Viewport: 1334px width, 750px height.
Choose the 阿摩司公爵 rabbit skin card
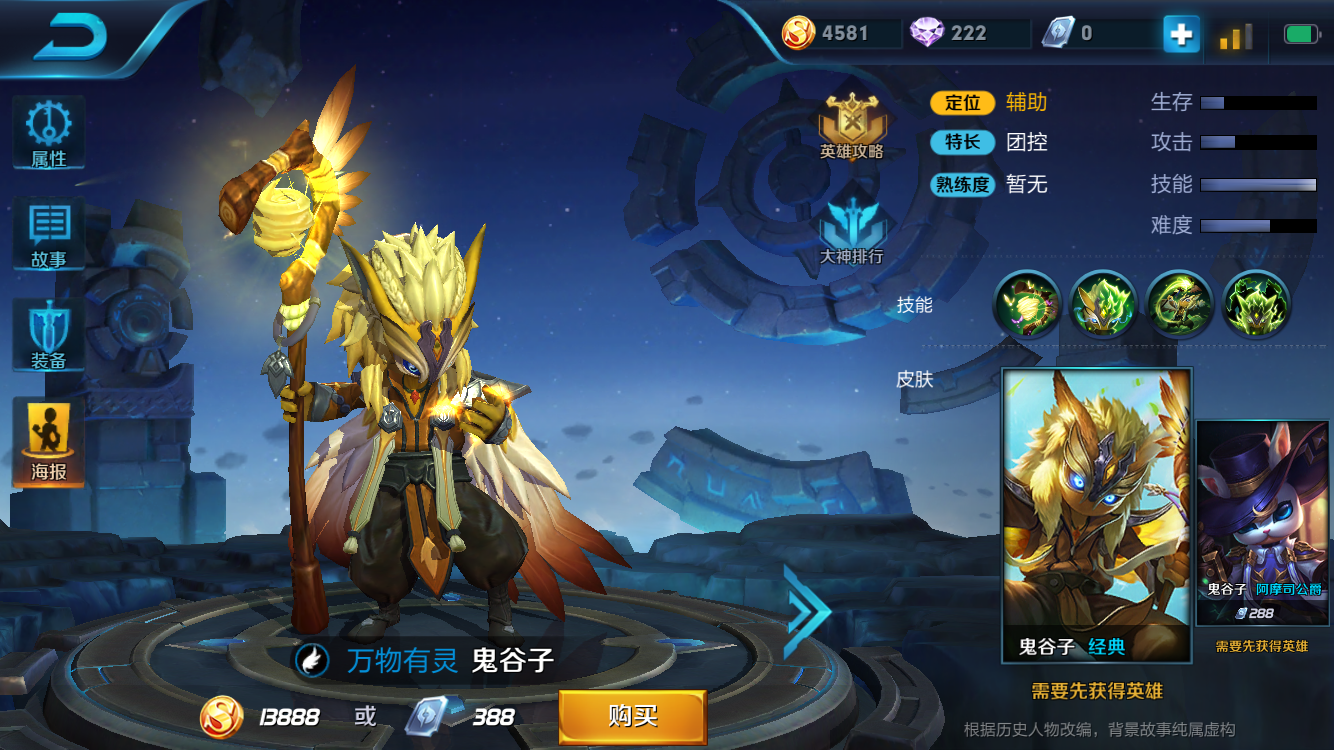(x=1262, y=525)
